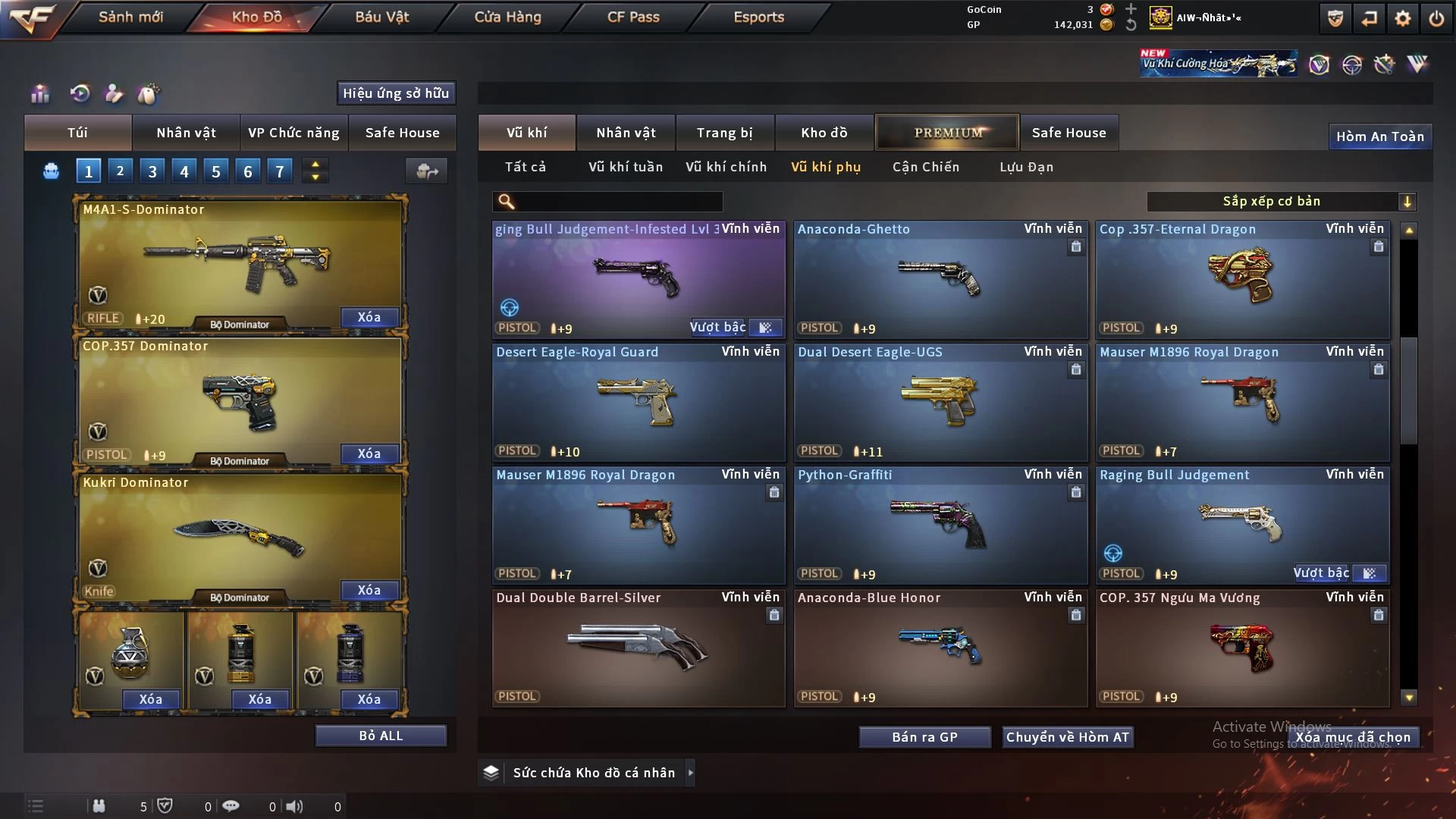Open the Sắp xếp cơ bản sort dropdown
Image resolution: width=1456 pixels, height=819 pixels.
1281,201
